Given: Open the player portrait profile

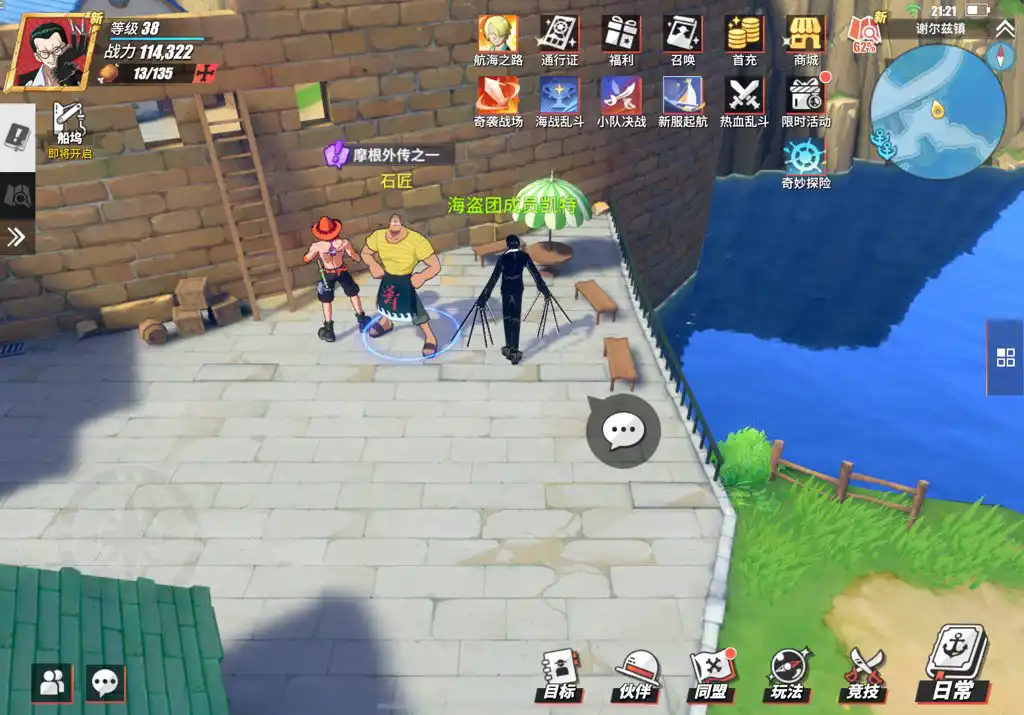Looking at the screenshot, I should click(44, 52).
